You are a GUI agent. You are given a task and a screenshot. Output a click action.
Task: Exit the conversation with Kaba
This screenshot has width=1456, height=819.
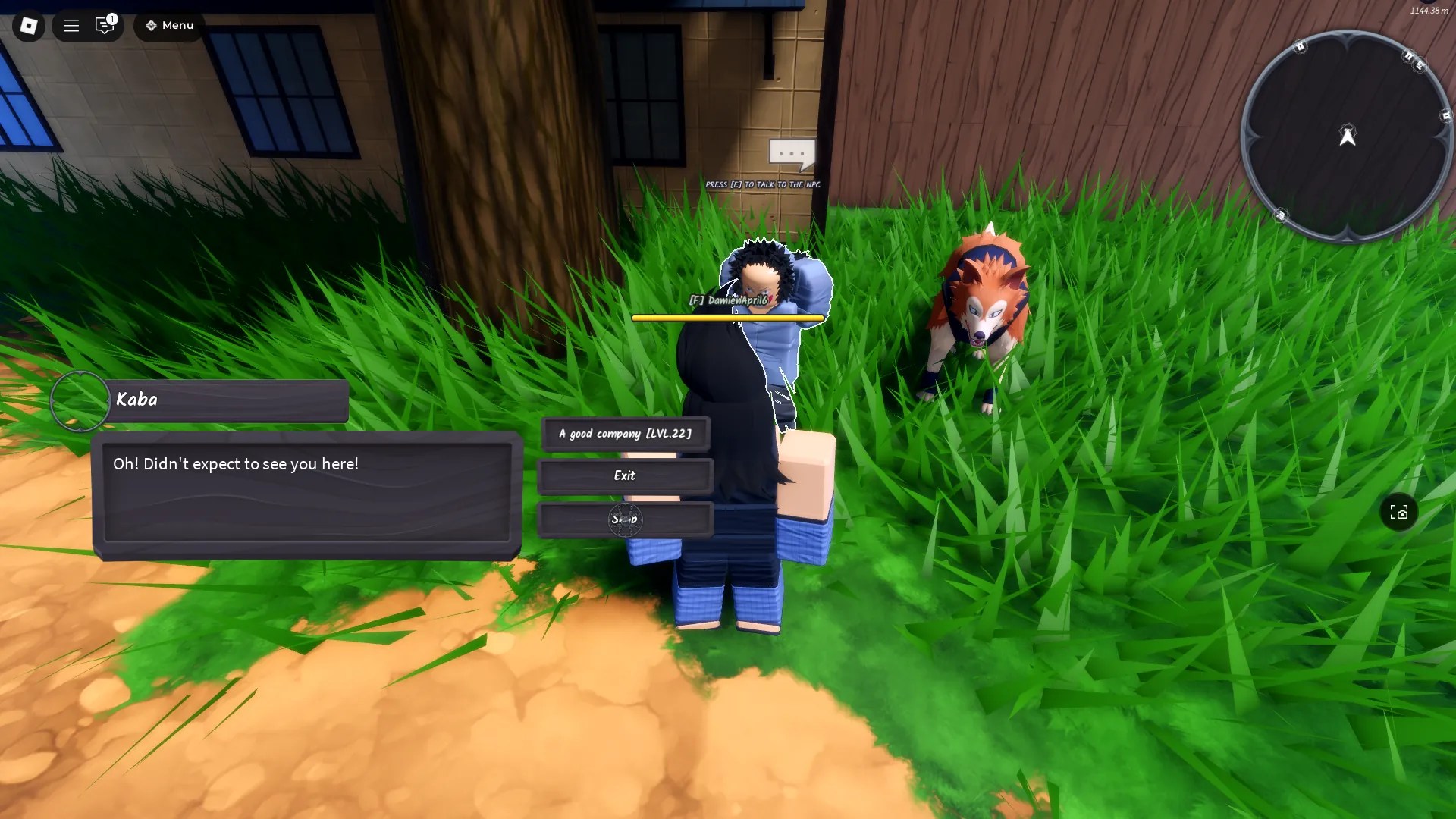point(625,476)
